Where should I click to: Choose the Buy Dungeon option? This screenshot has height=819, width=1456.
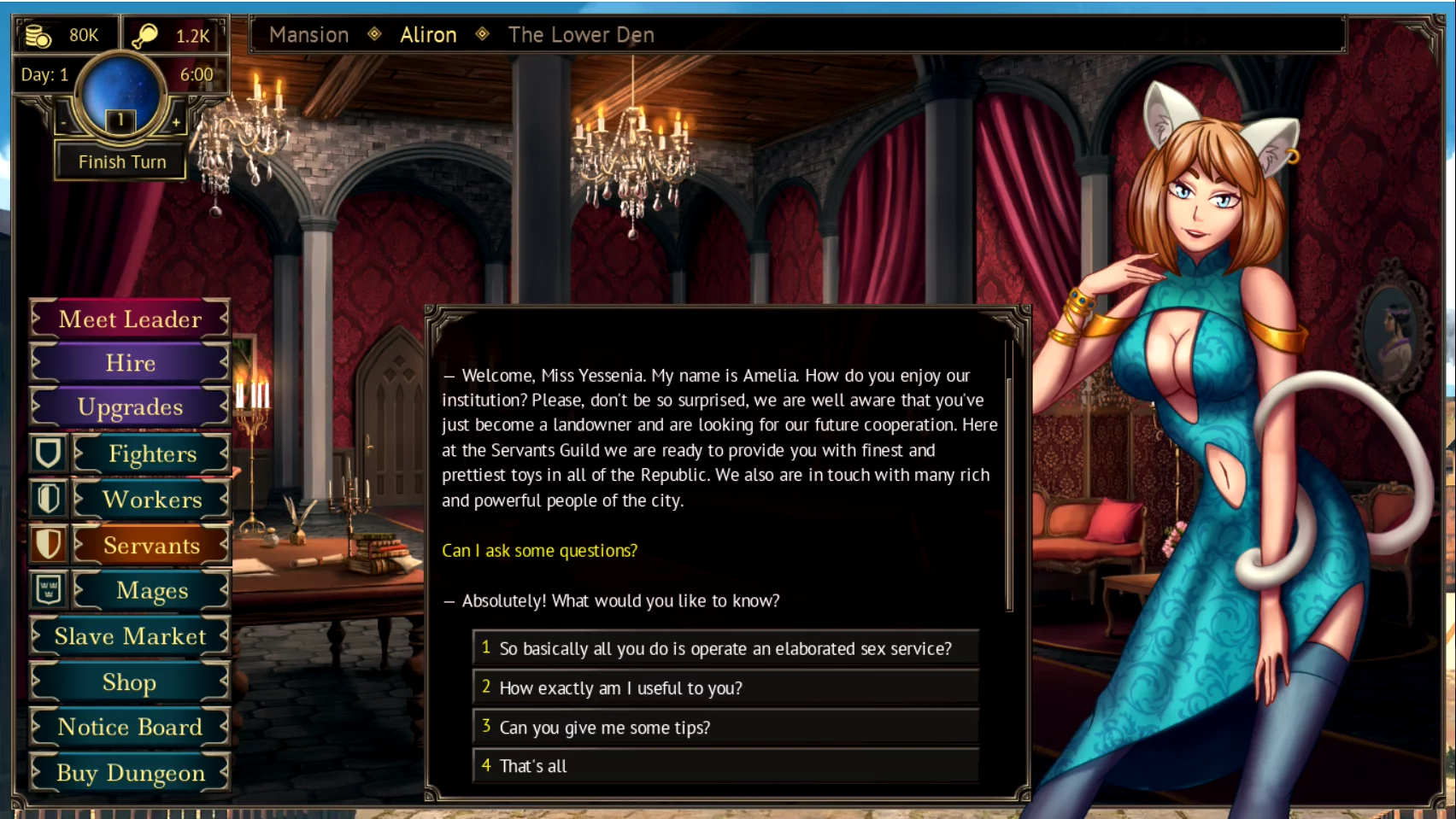[130, 773]
